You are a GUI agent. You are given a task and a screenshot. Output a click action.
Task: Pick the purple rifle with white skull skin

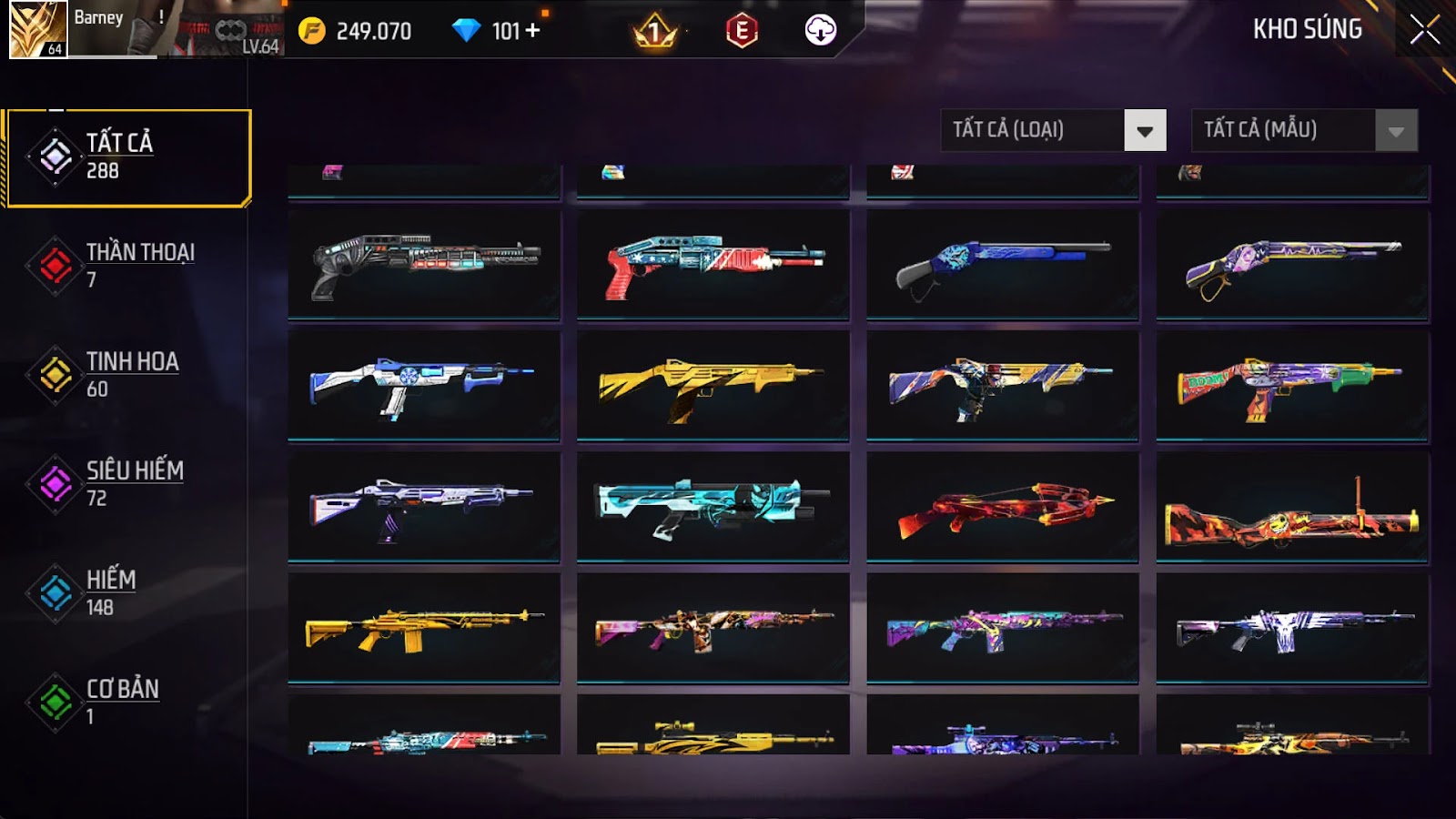tap(1292, 628)
